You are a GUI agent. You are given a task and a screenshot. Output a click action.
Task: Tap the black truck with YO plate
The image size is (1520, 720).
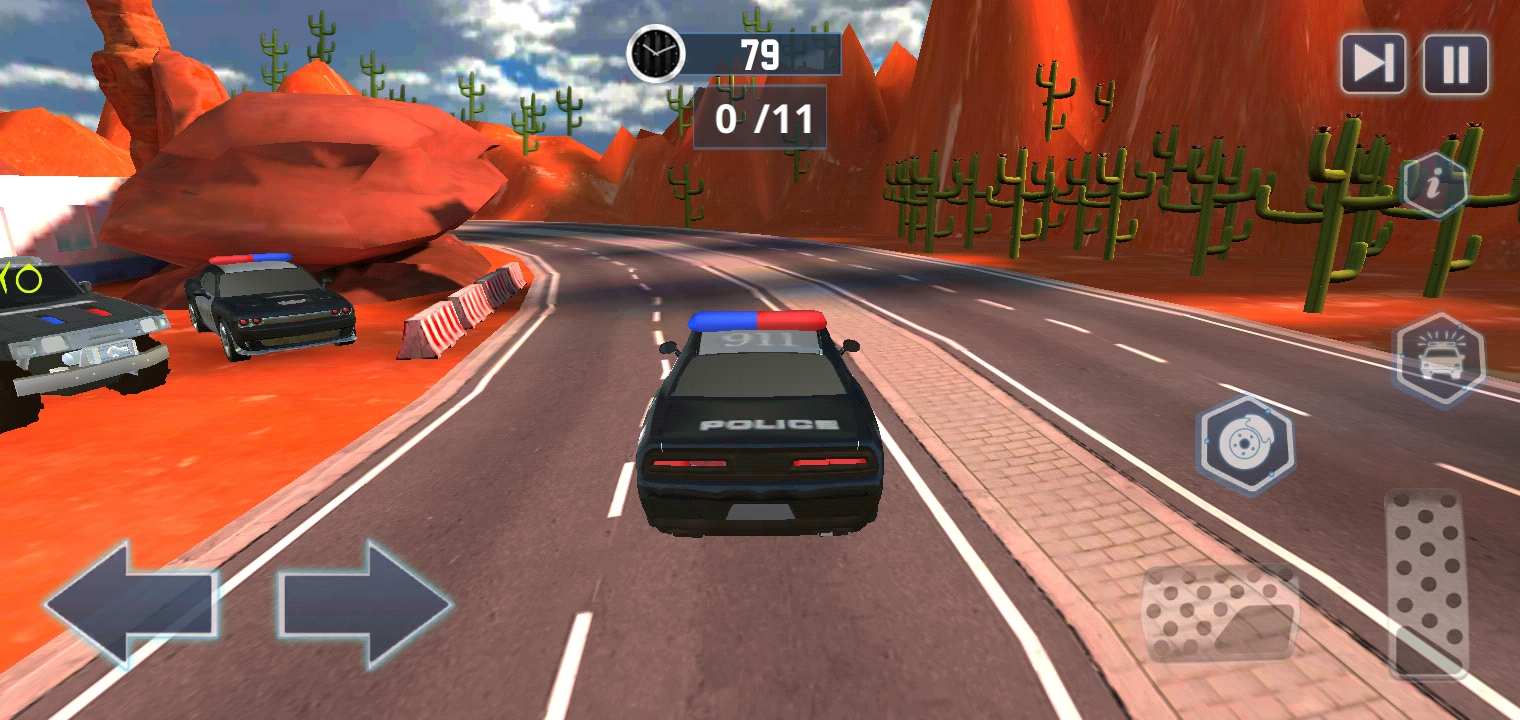pyautogui.click(x=70, y=340)
